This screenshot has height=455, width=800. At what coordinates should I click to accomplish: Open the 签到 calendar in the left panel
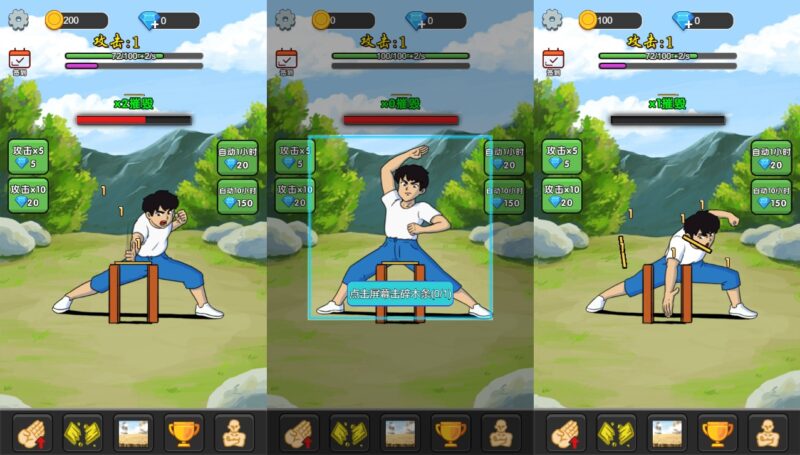20,61
